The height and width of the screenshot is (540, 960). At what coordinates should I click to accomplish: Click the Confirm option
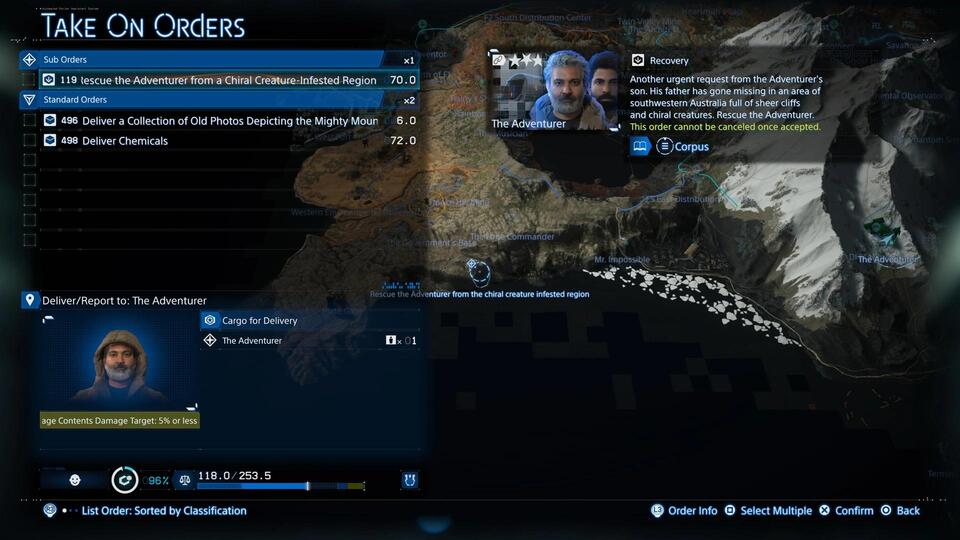[x=846, y=511]
